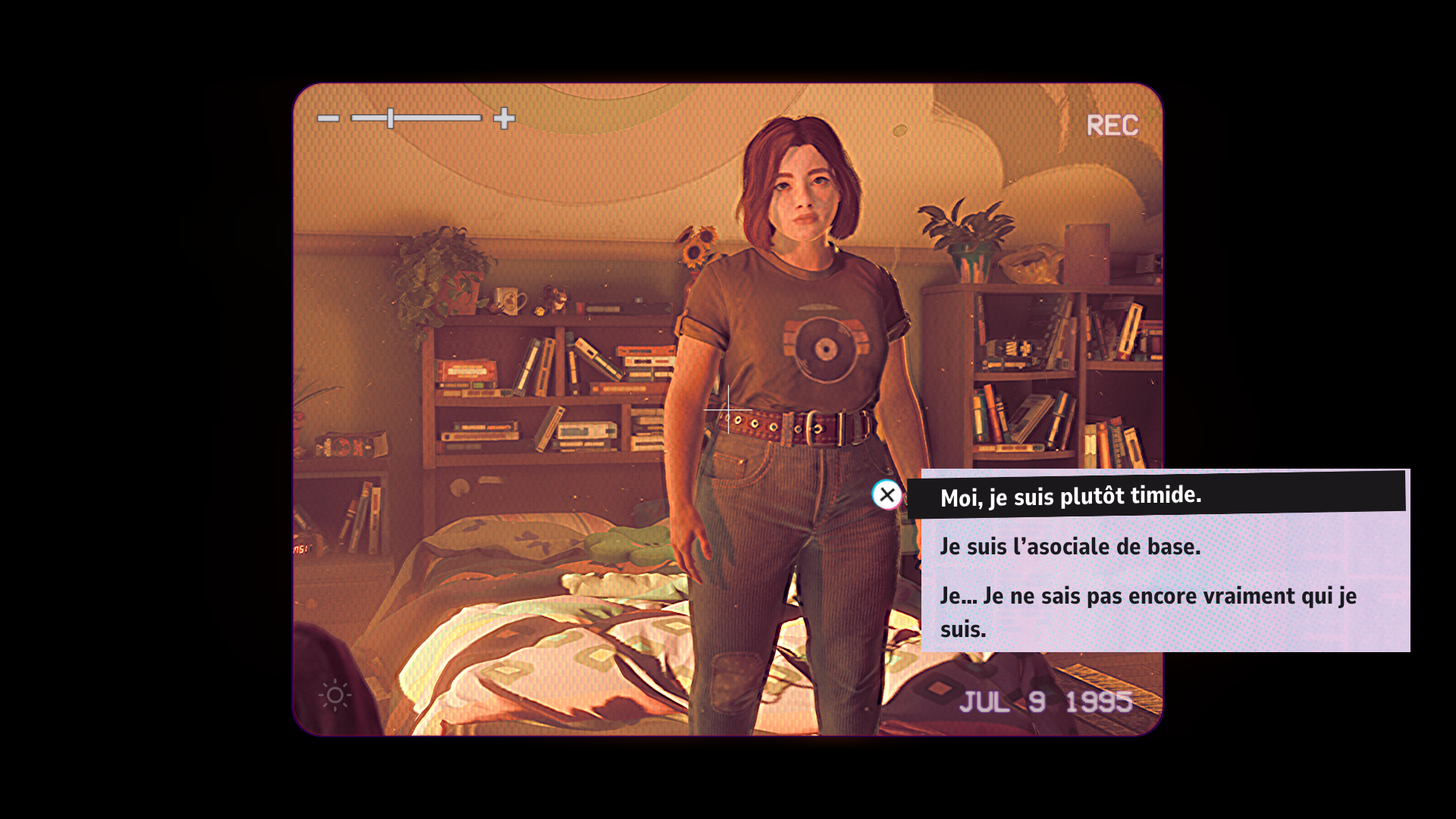Zoom out with the minus icon
Image resolution: width=1456 pixels, height=819 pixels.
328,118
